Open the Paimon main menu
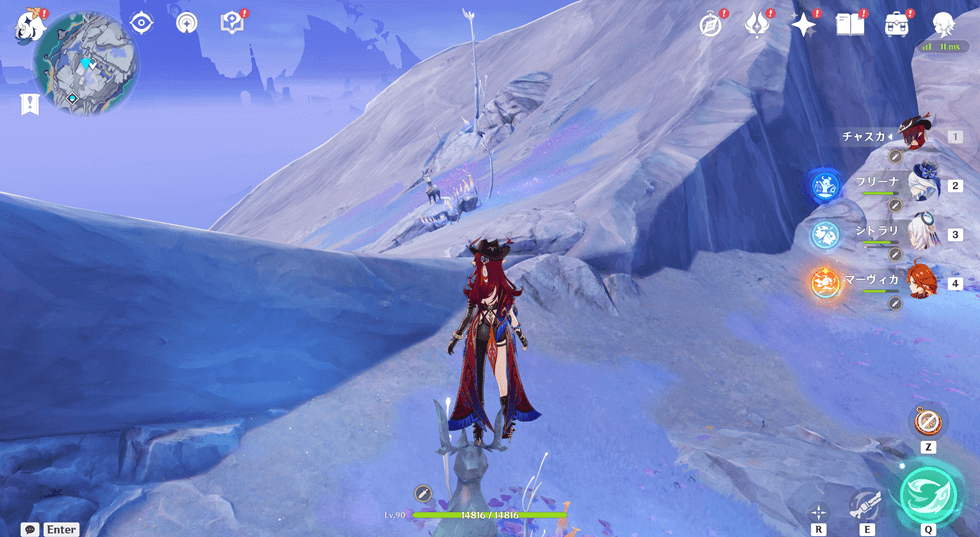 27,26
